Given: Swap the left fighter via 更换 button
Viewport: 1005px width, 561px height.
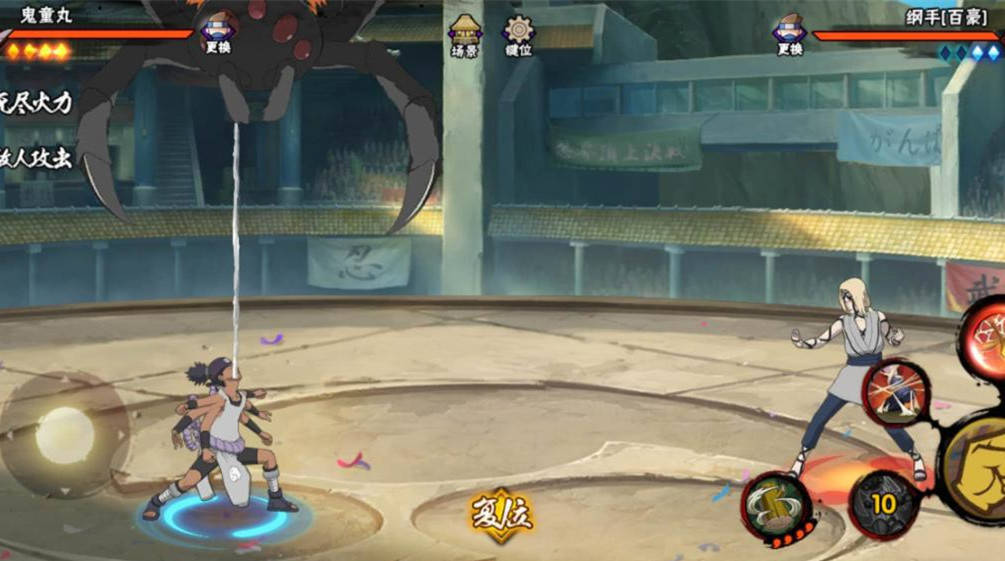Looking at the screenshot, I should pyautogui.click(x=218, y=32).
